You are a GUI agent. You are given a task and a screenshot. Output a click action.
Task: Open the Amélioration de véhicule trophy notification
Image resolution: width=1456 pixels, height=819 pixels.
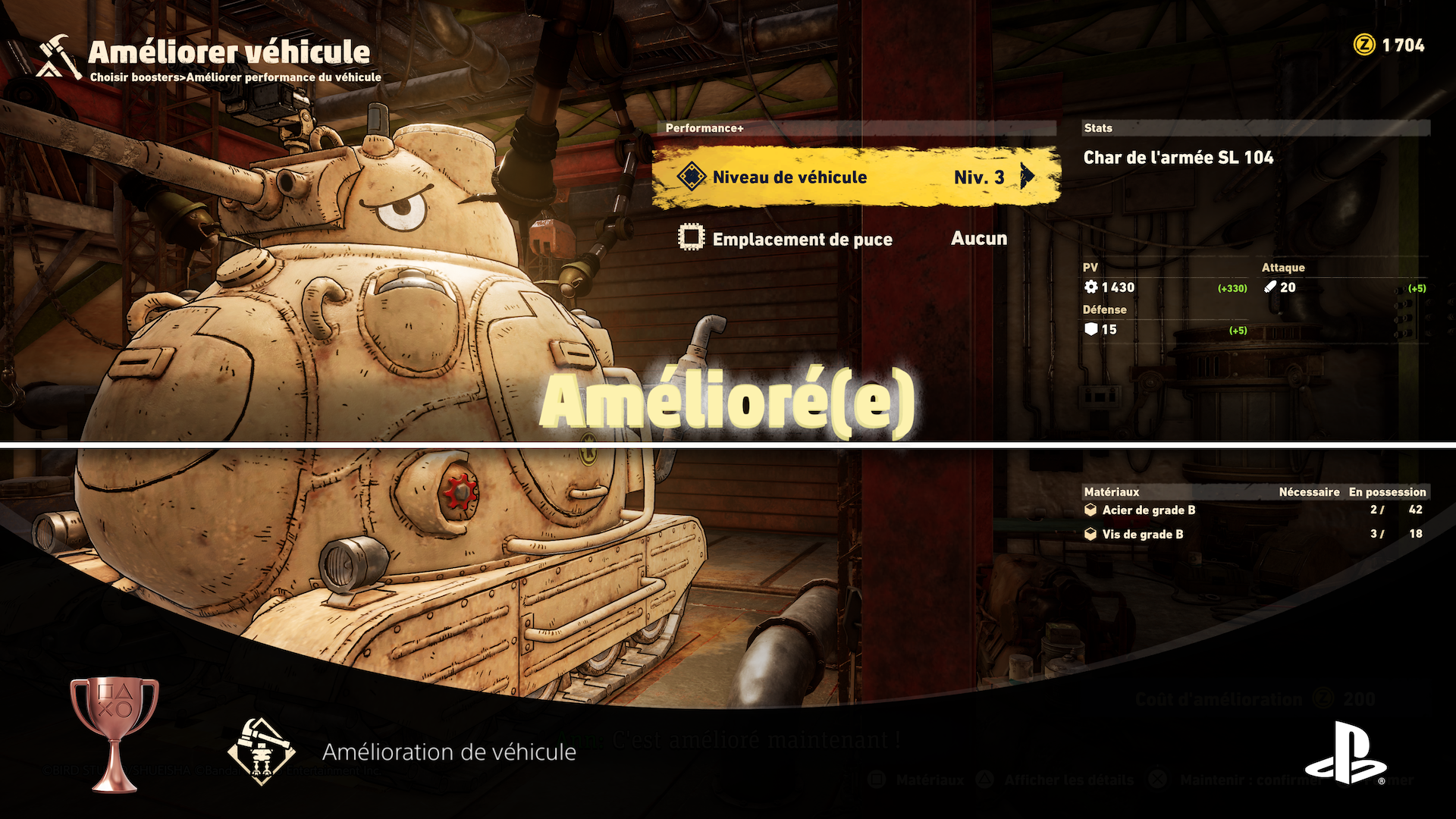(x=448, y=752)
